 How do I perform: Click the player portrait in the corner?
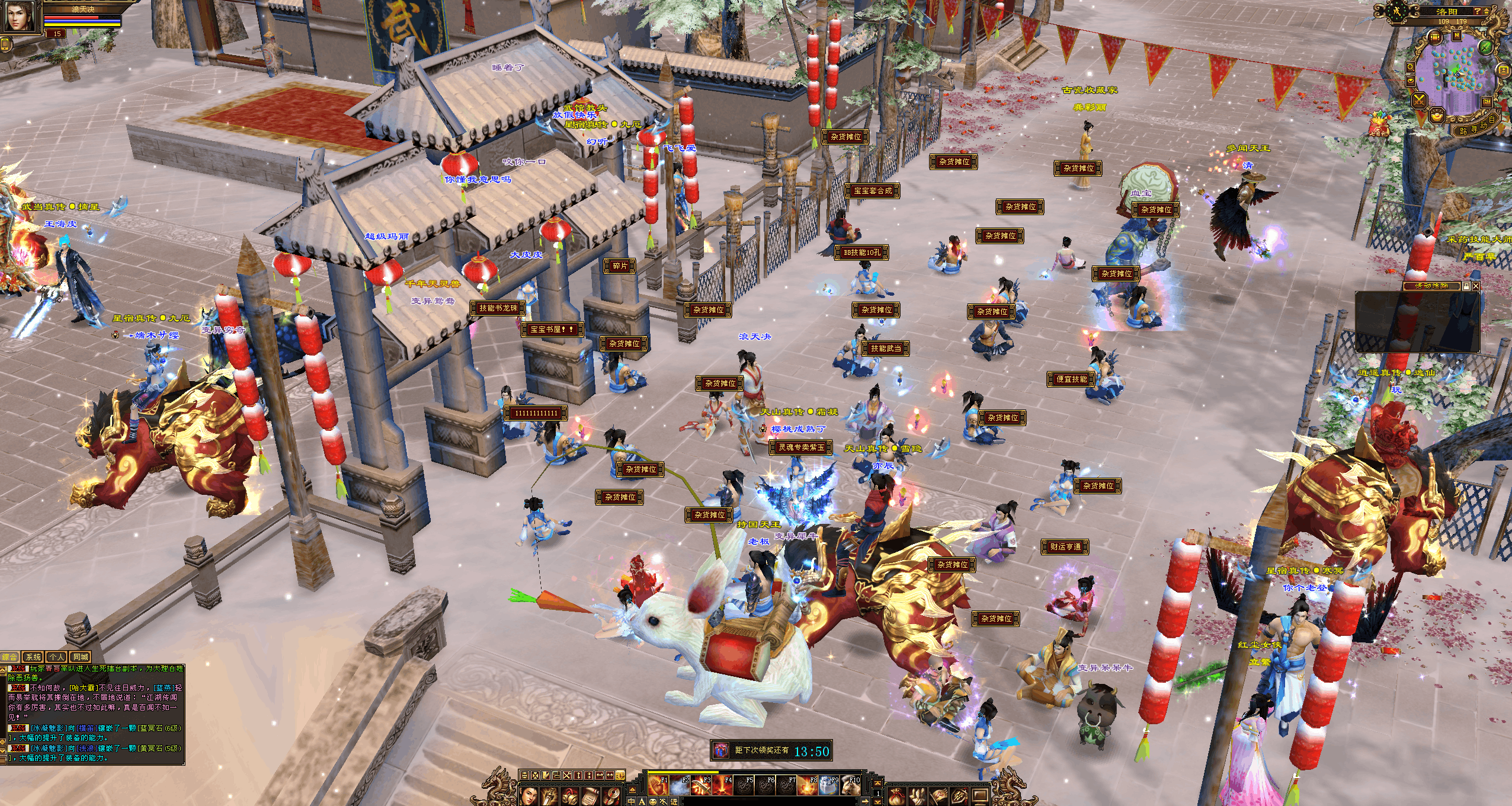pos(18,16)
